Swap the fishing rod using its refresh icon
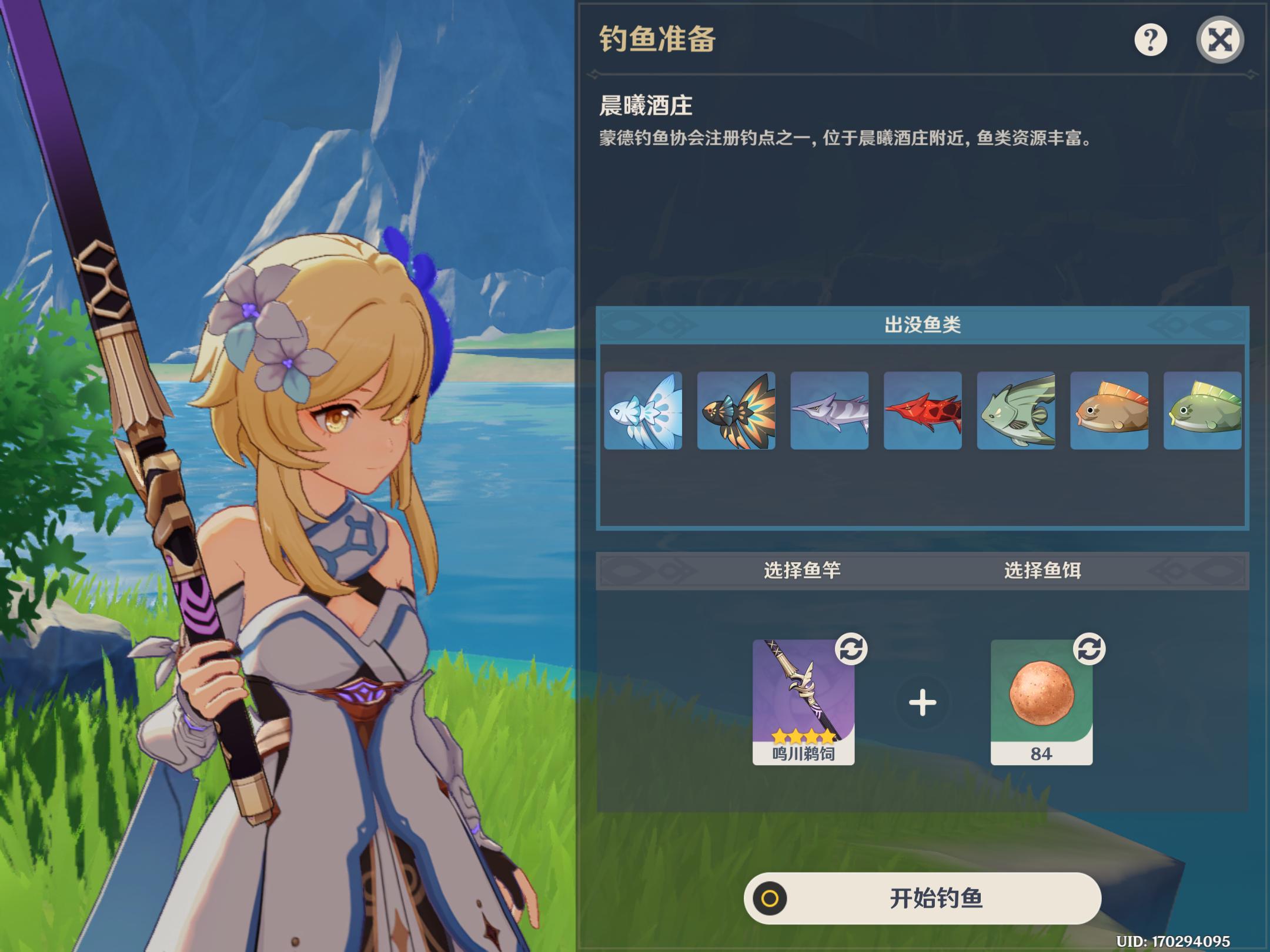 pyautogui.click(x=851, y=649)
